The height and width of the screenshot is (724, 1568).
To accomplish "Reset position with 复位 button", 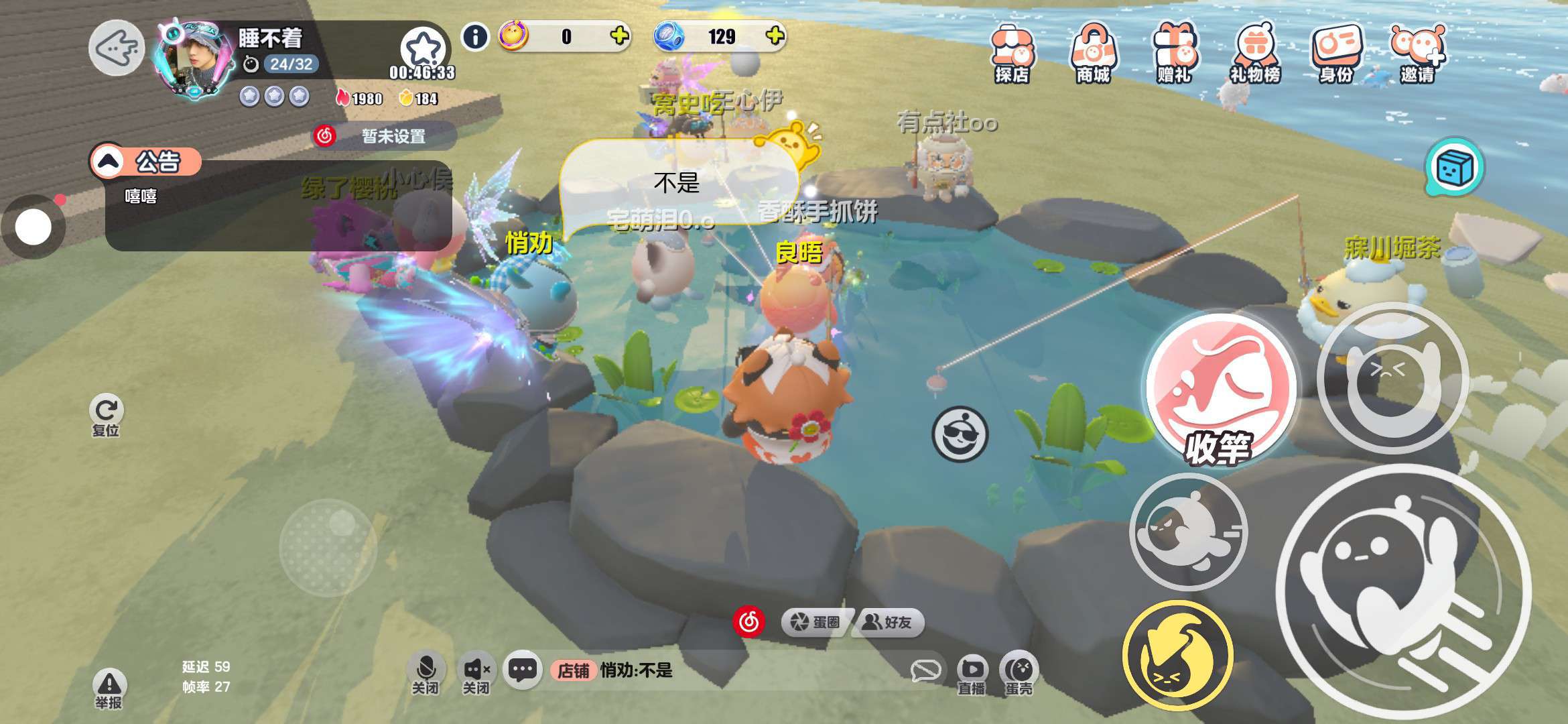I will click(x=106, y=414).
